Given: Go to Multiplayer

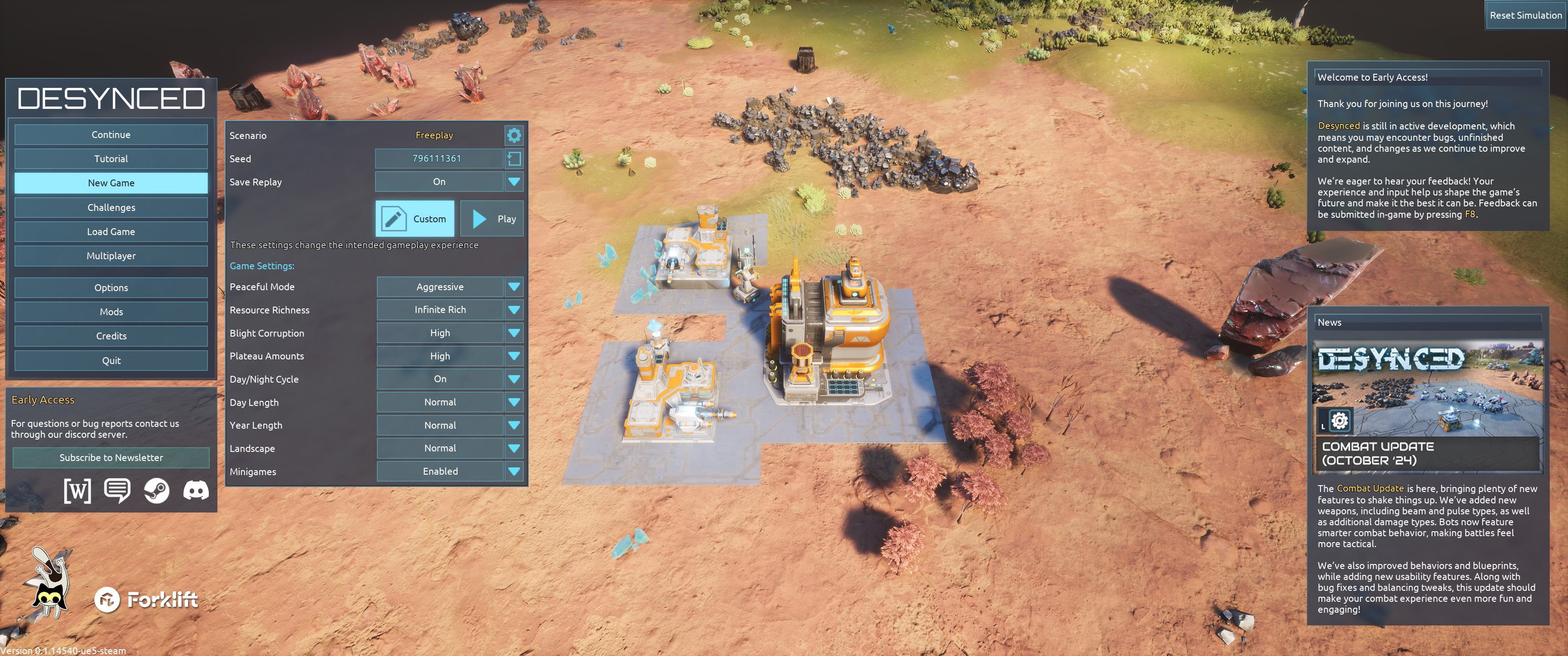Looking at the screenshot, I should [111, 256].
